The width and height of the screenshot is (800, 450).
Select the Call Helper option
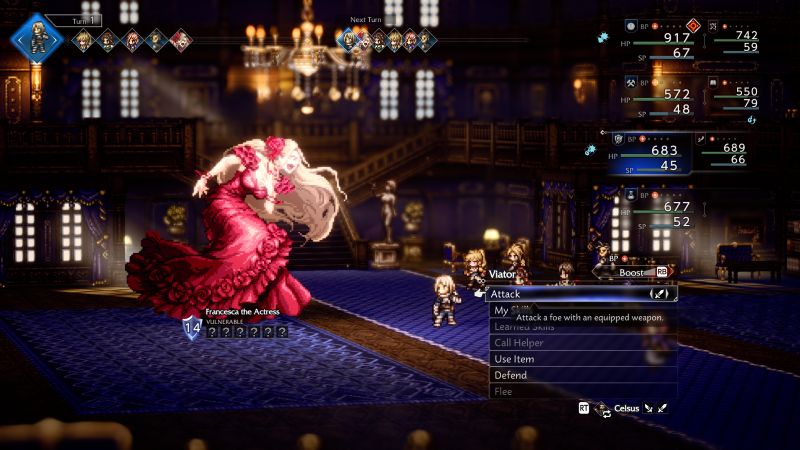coord(582,343)
